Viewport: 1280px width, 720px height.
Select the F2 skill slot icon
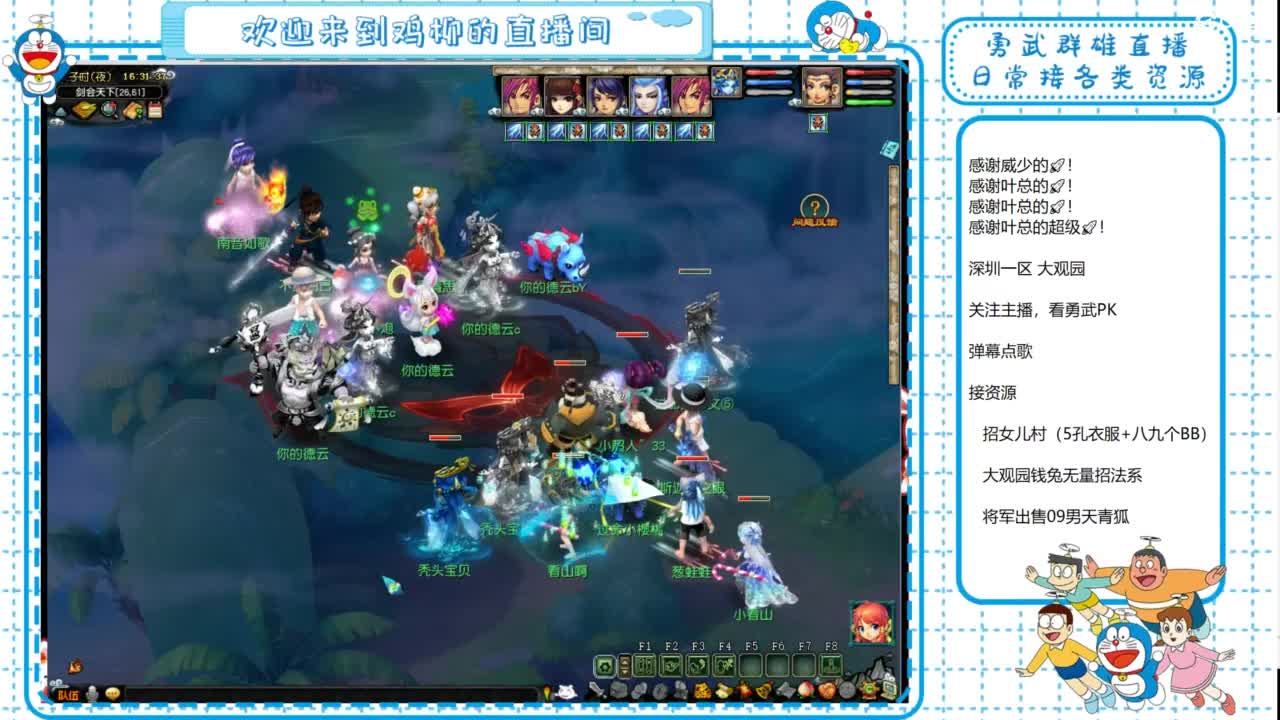[671, 664]
